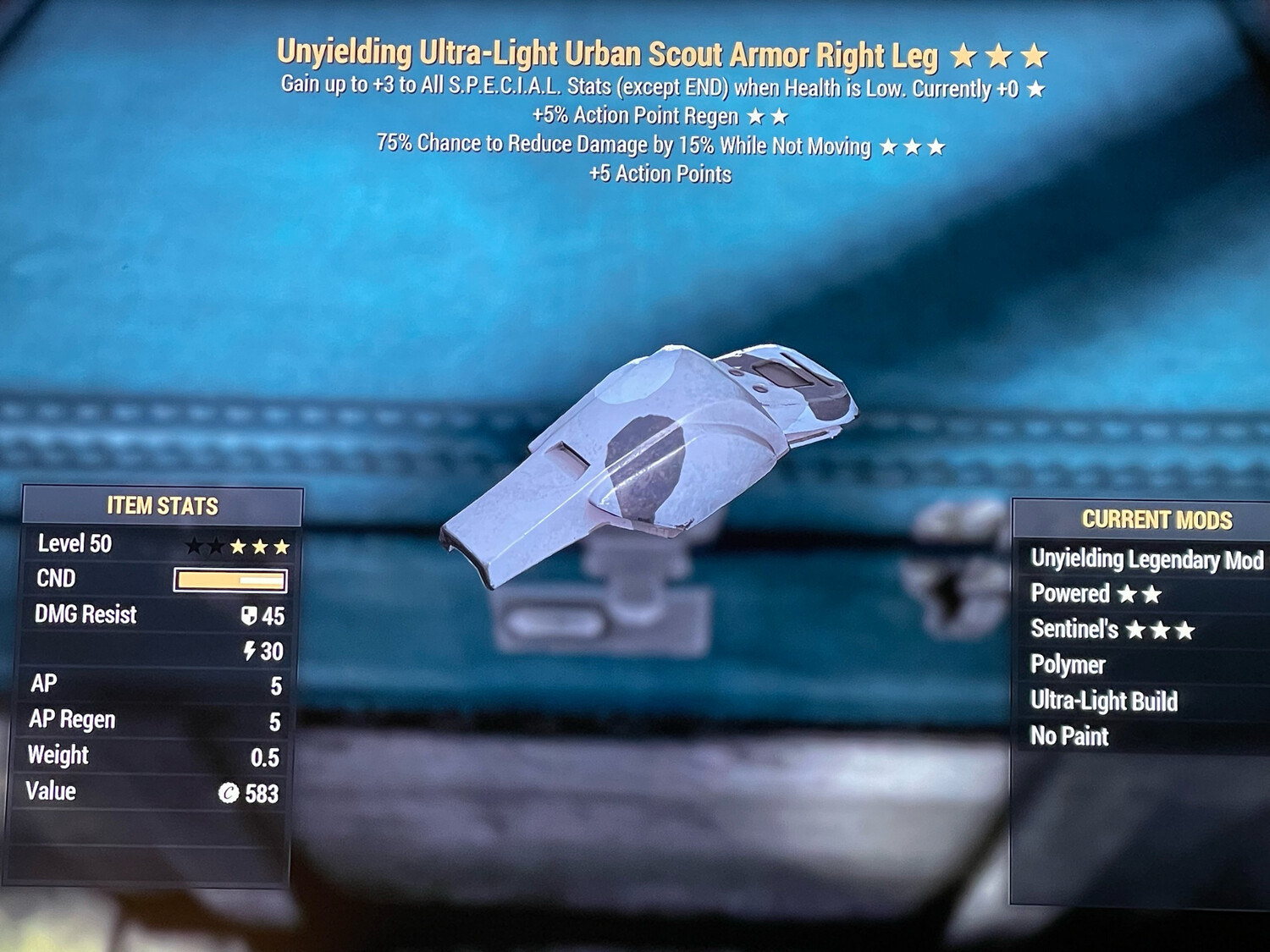Choose the Powered two-star mod row
The image size is (1270, 952).
(1096, 594)
